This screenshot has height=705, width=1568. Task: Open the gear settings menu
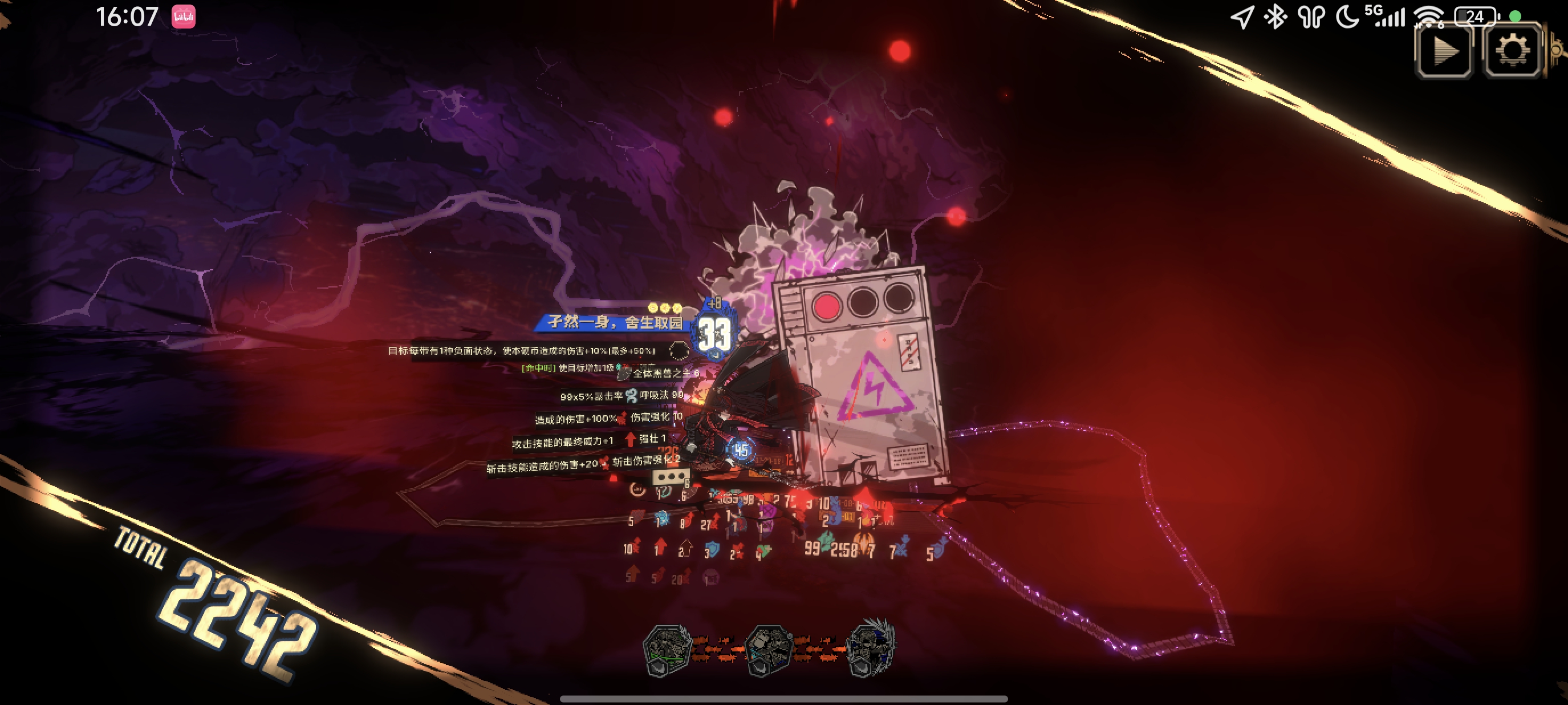1512,51
